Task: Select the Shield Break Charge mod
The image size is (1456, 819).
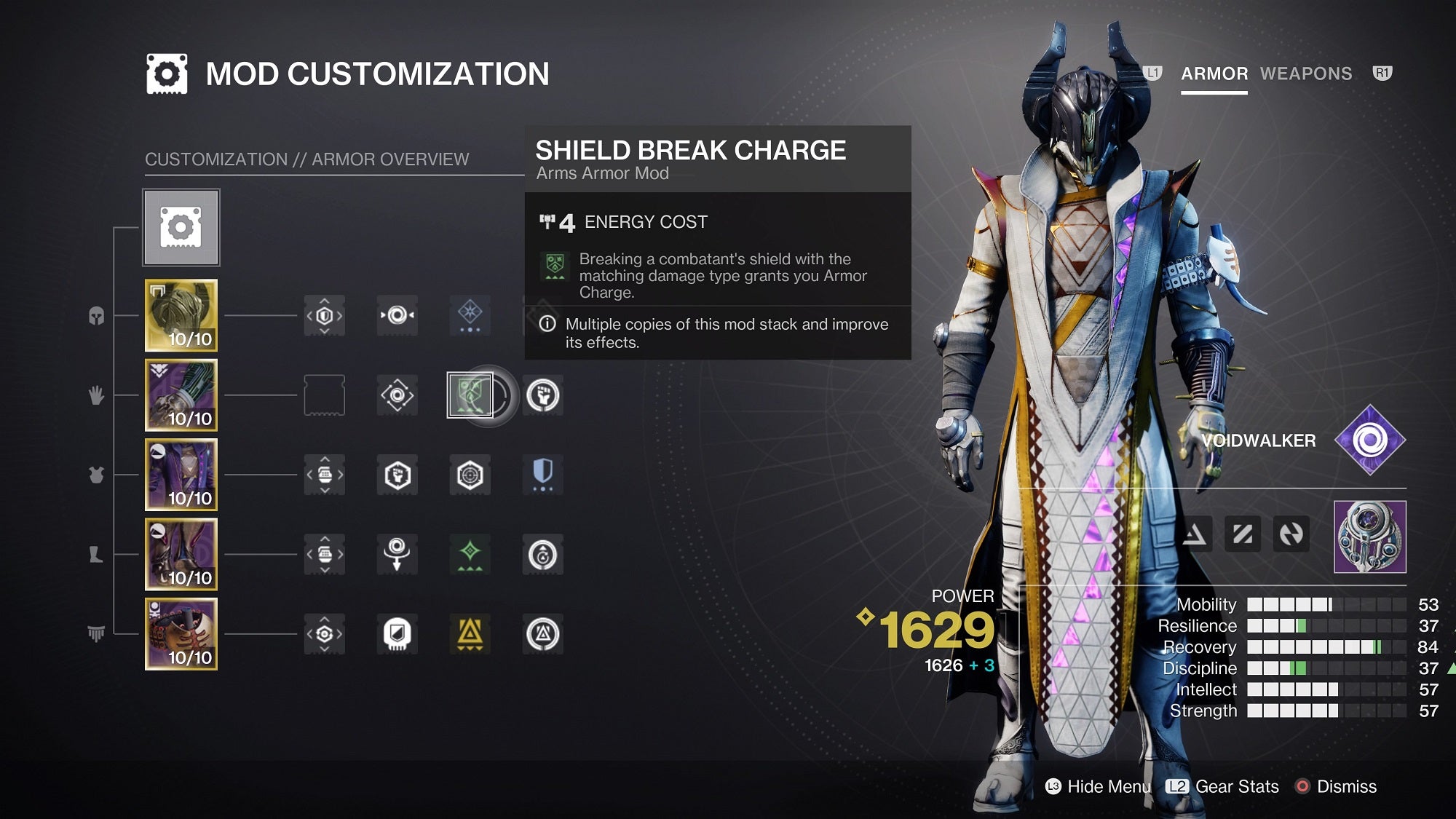Action: tap(470, 395)
